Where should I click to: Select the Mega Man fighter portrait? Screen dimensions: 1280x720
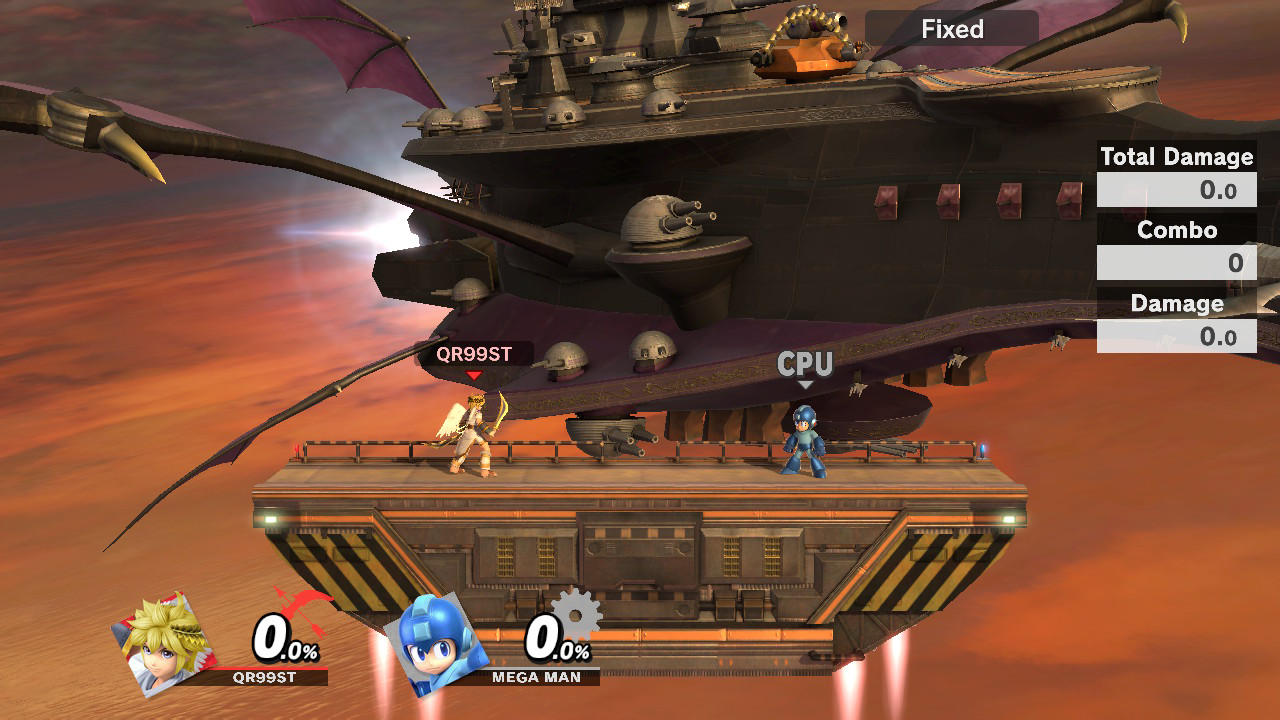(437, 642)
